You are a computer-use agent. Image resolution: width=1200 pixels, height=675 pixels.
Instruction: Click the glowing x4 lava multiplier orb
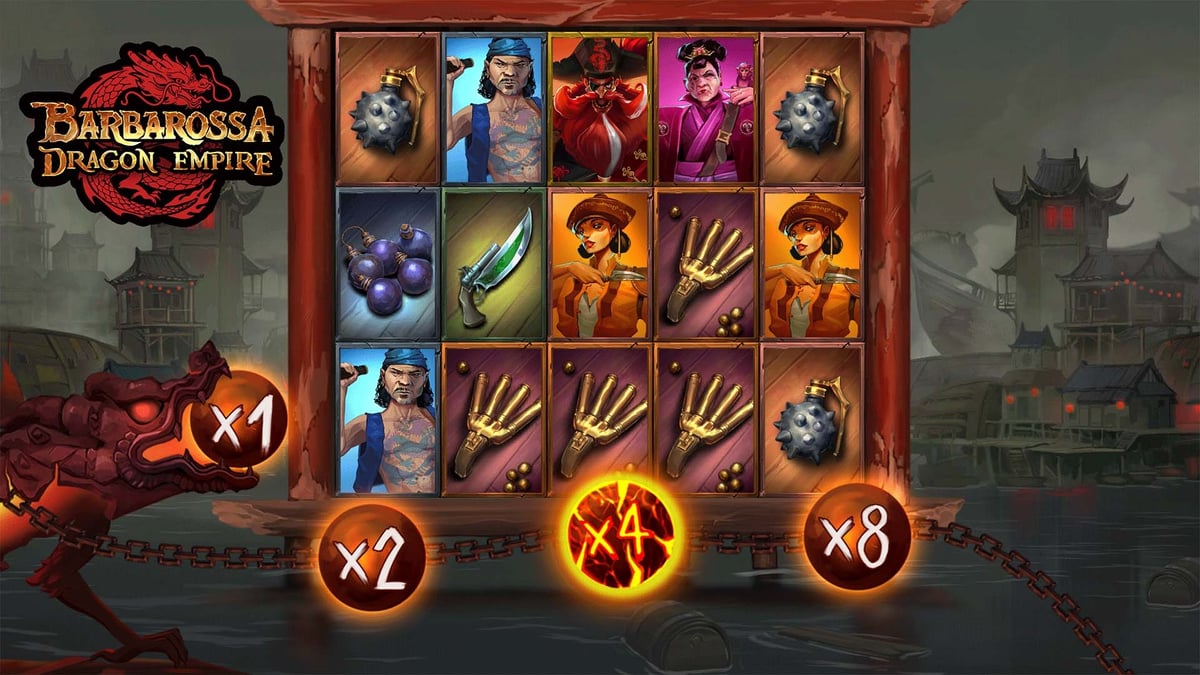pos(625,530)
